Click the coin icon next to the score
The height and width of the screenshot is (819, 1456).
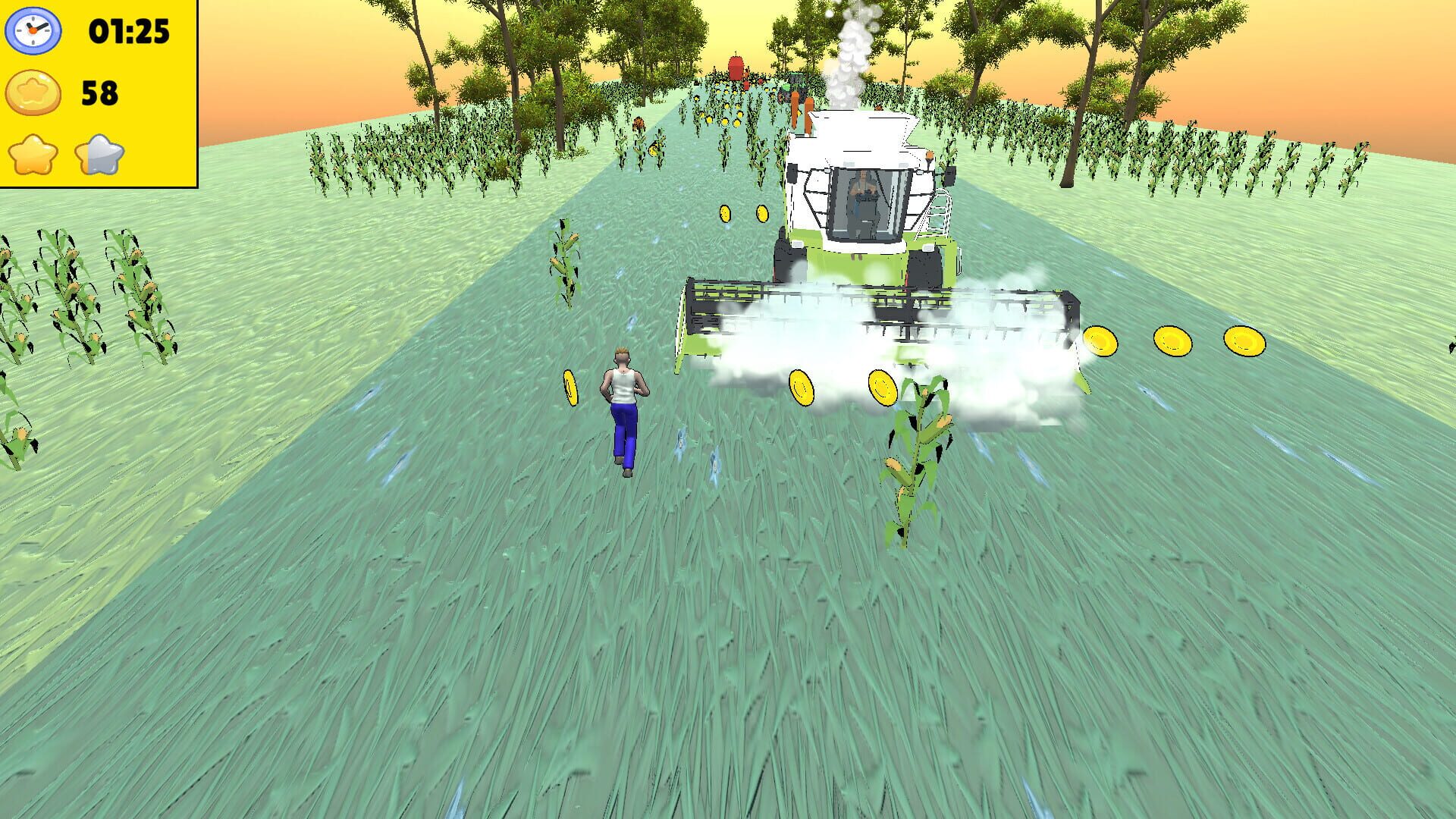pos(32,93)
